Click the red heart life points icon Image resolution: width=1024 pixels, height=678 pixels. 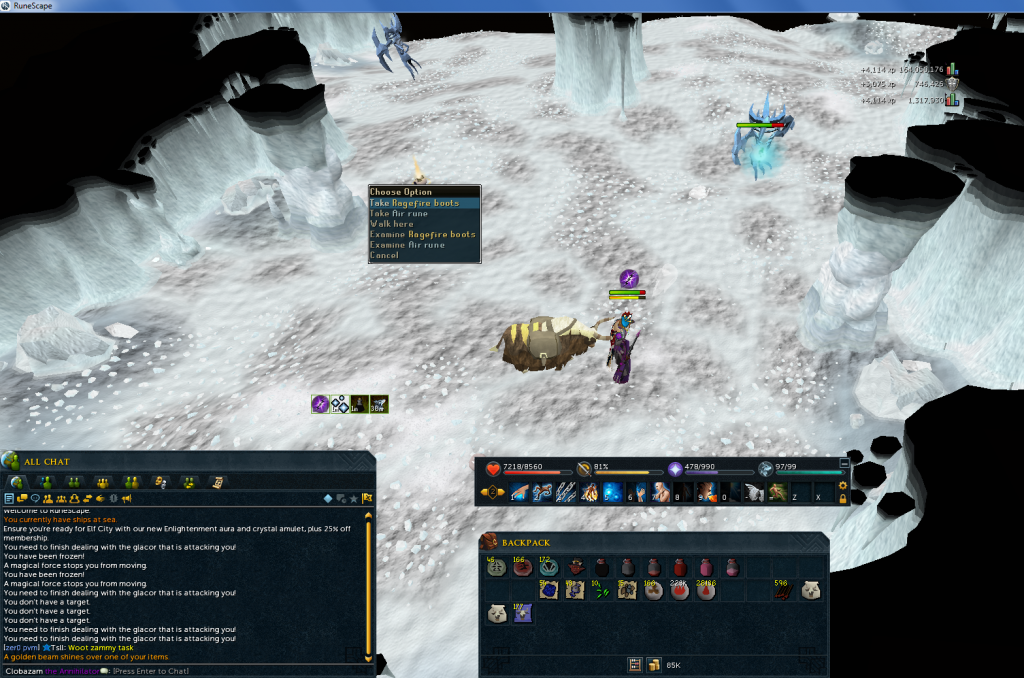492,468
